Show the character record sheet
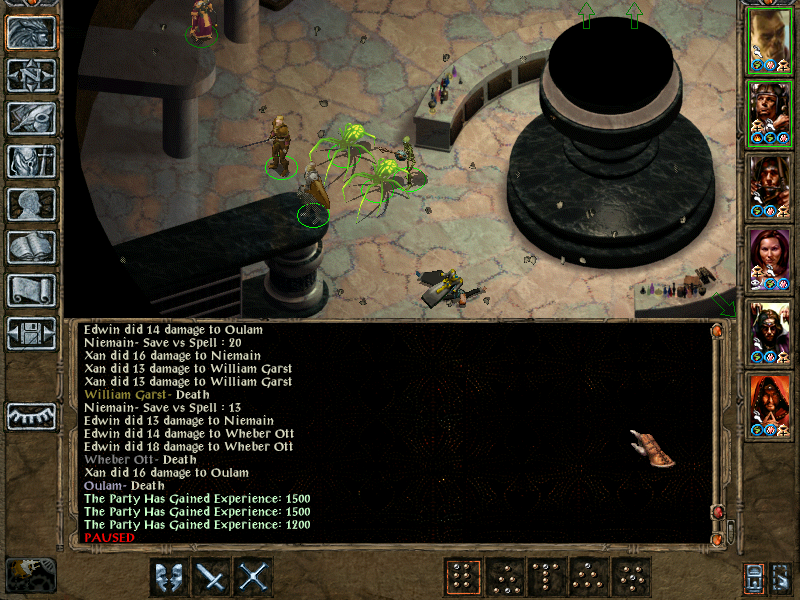800x600 pixels. pos(32,204)
